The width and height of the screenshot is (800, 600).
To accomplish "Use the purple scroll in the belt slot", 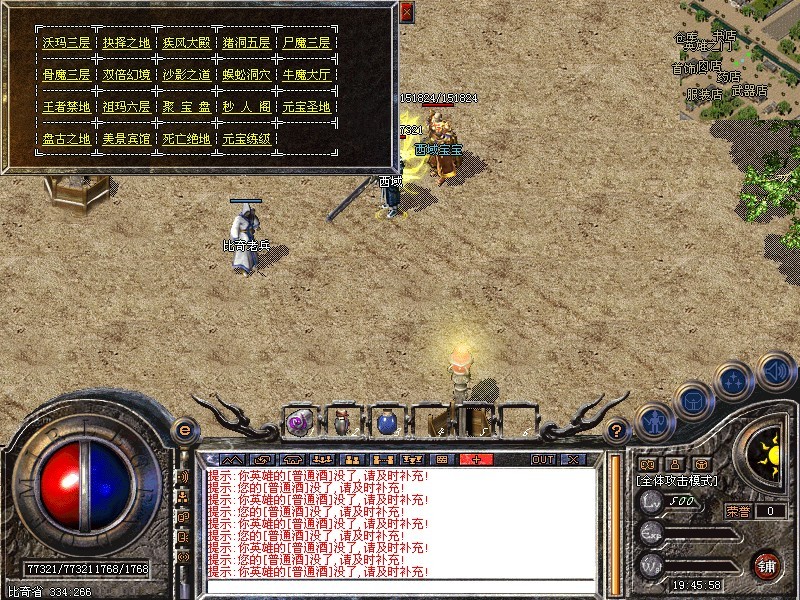I will pos(299,423).
